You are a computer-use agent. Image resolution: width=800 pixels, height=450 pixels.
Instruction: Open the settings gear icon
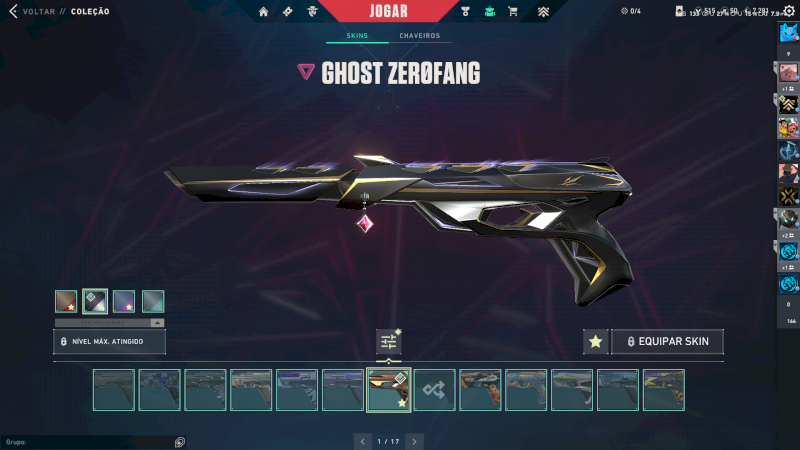click(788, 11)
